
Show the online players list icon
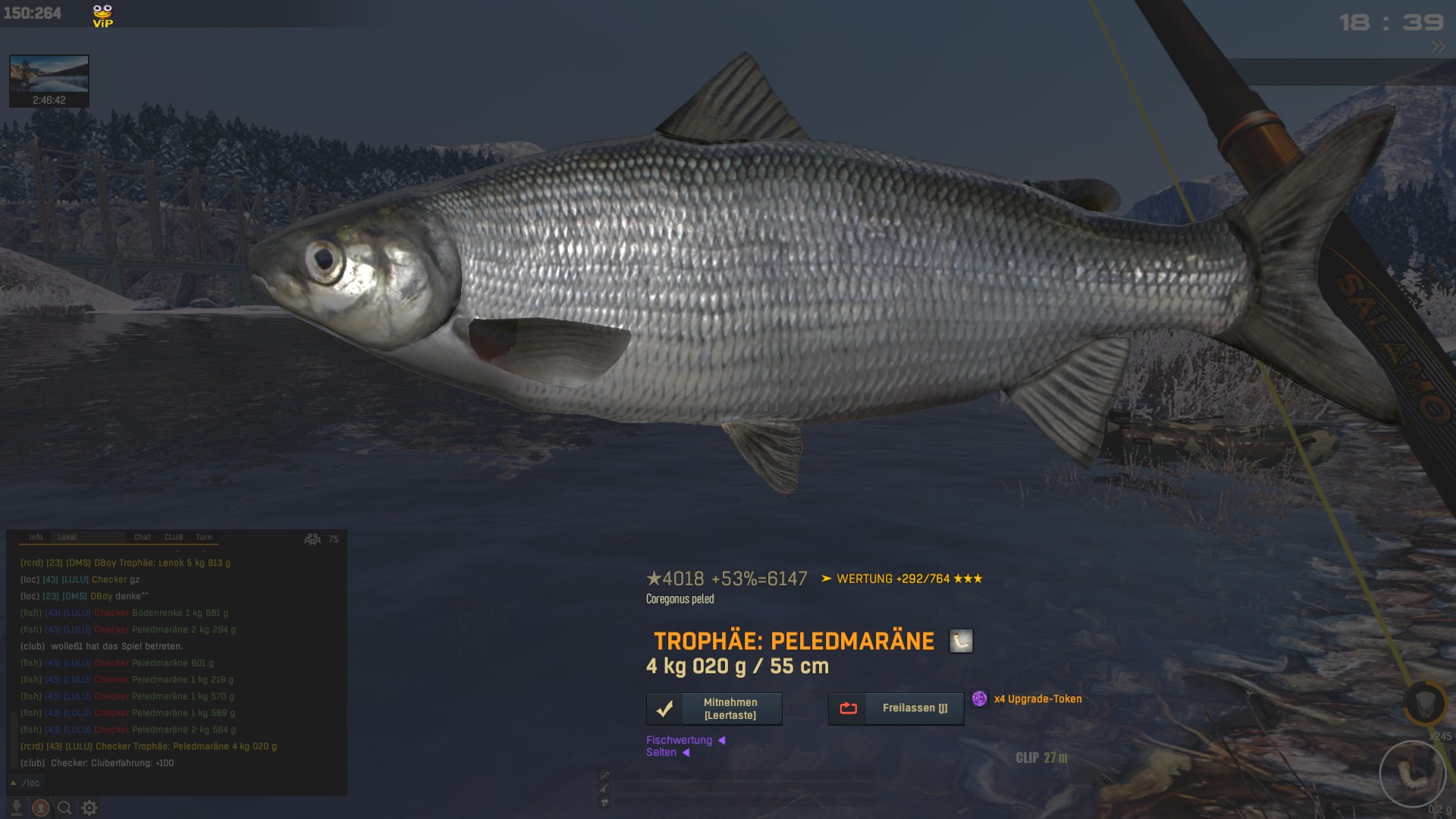(312, 539)
